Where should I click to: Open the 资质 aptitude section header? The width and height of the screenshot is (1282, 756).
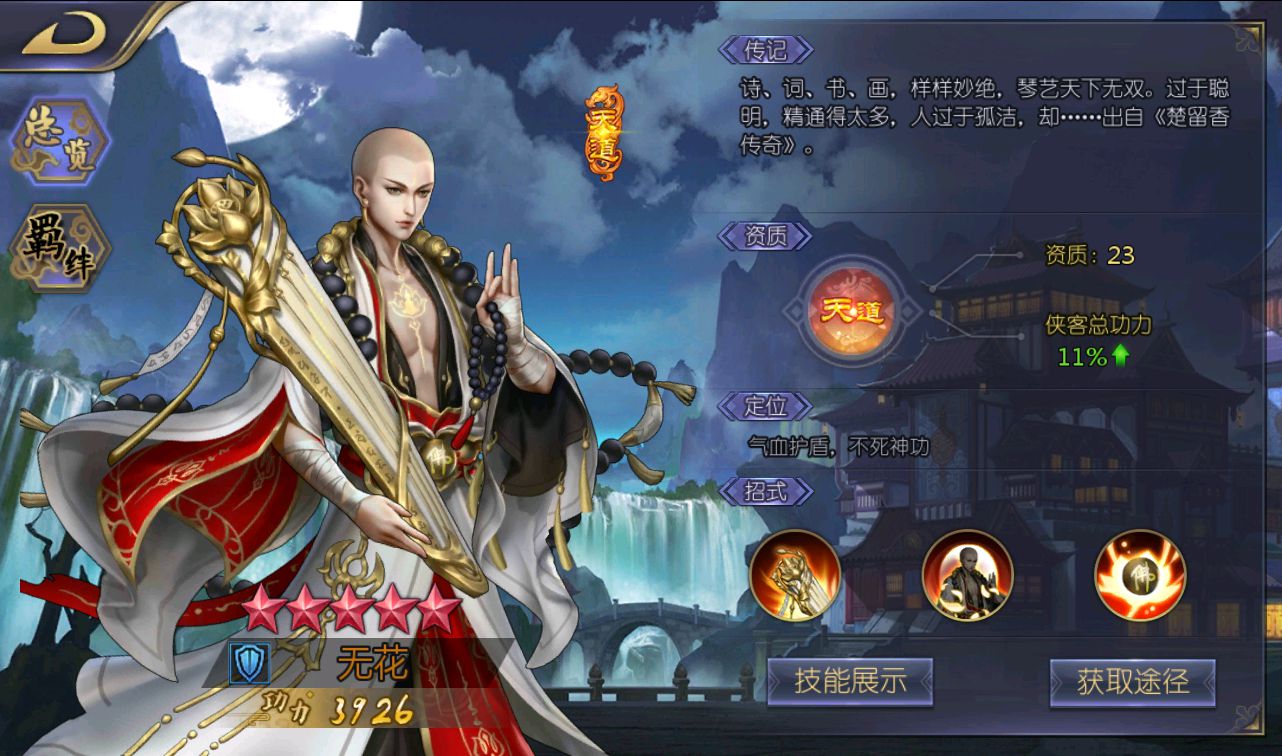766,236
